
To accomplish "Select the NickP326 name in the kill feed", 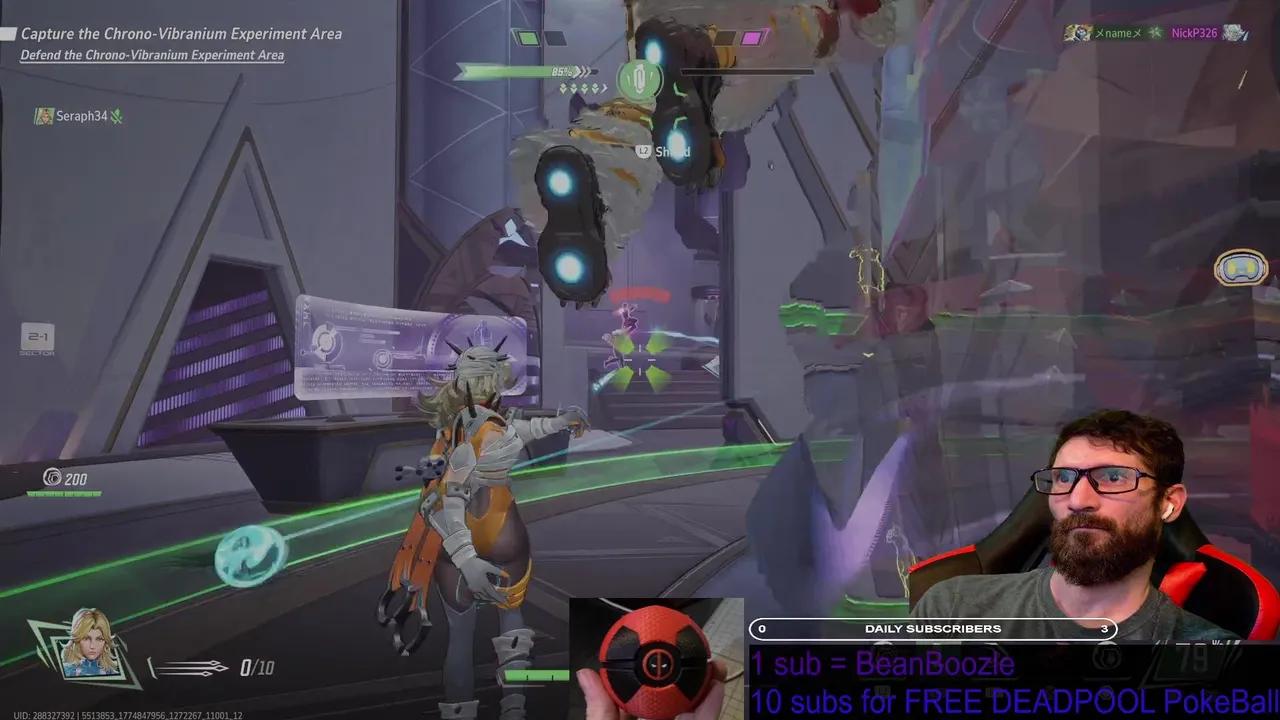I will pos(1196,33).
